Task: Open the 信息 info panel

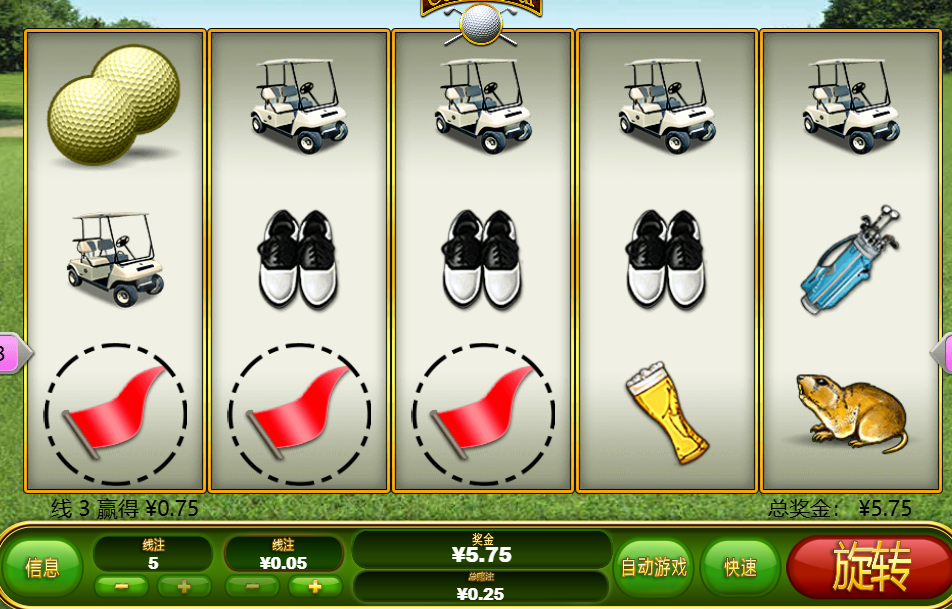Action: point(42,568)
